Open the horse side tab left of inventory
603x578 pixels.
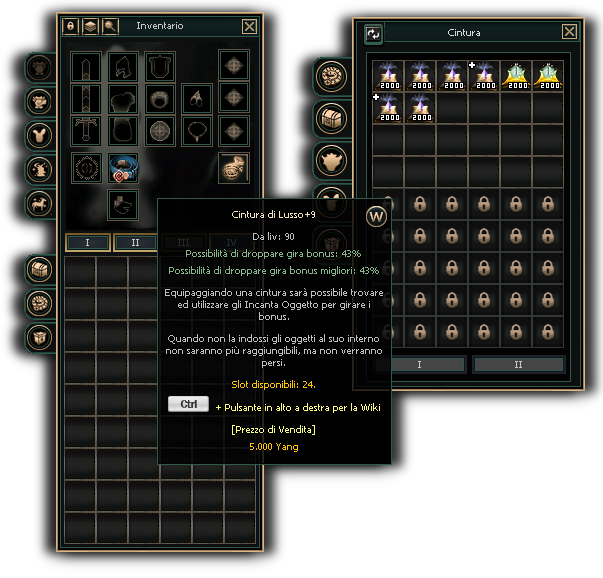click(40, 204)
